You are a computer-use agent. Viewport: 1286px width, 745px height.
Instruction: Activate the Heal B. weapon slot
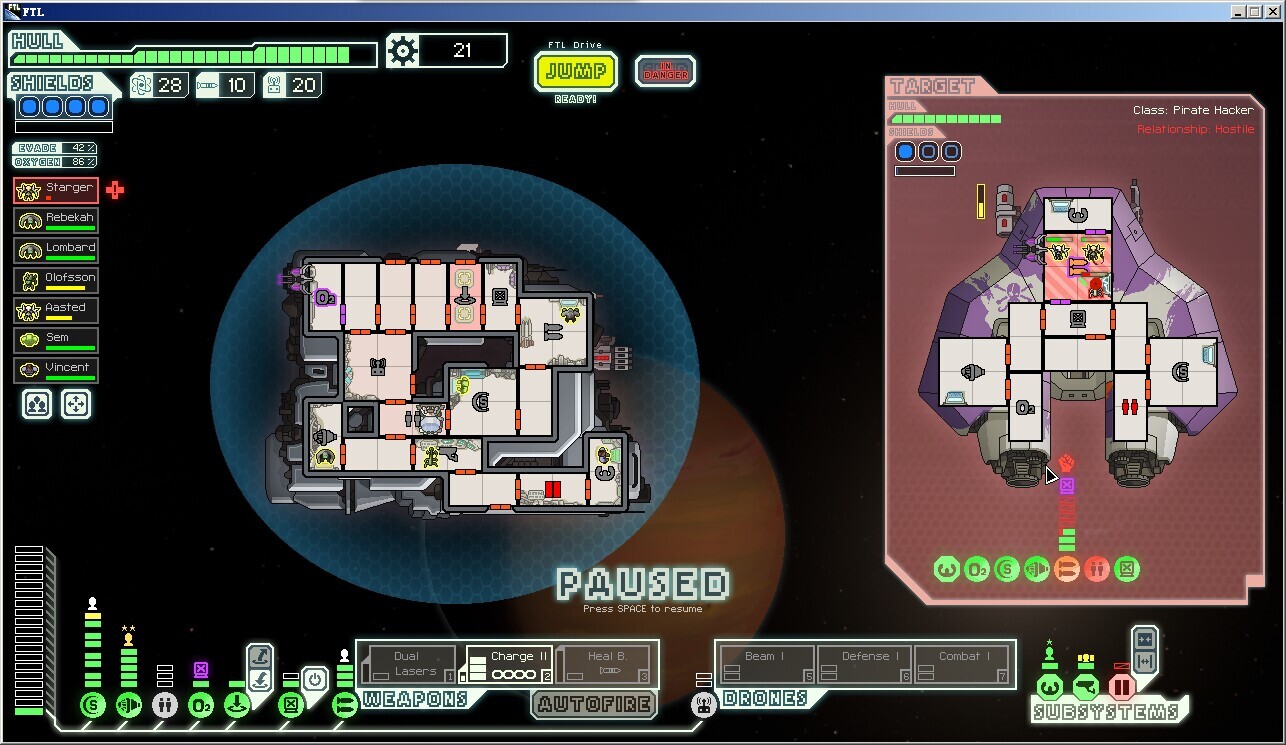(604, 664)
